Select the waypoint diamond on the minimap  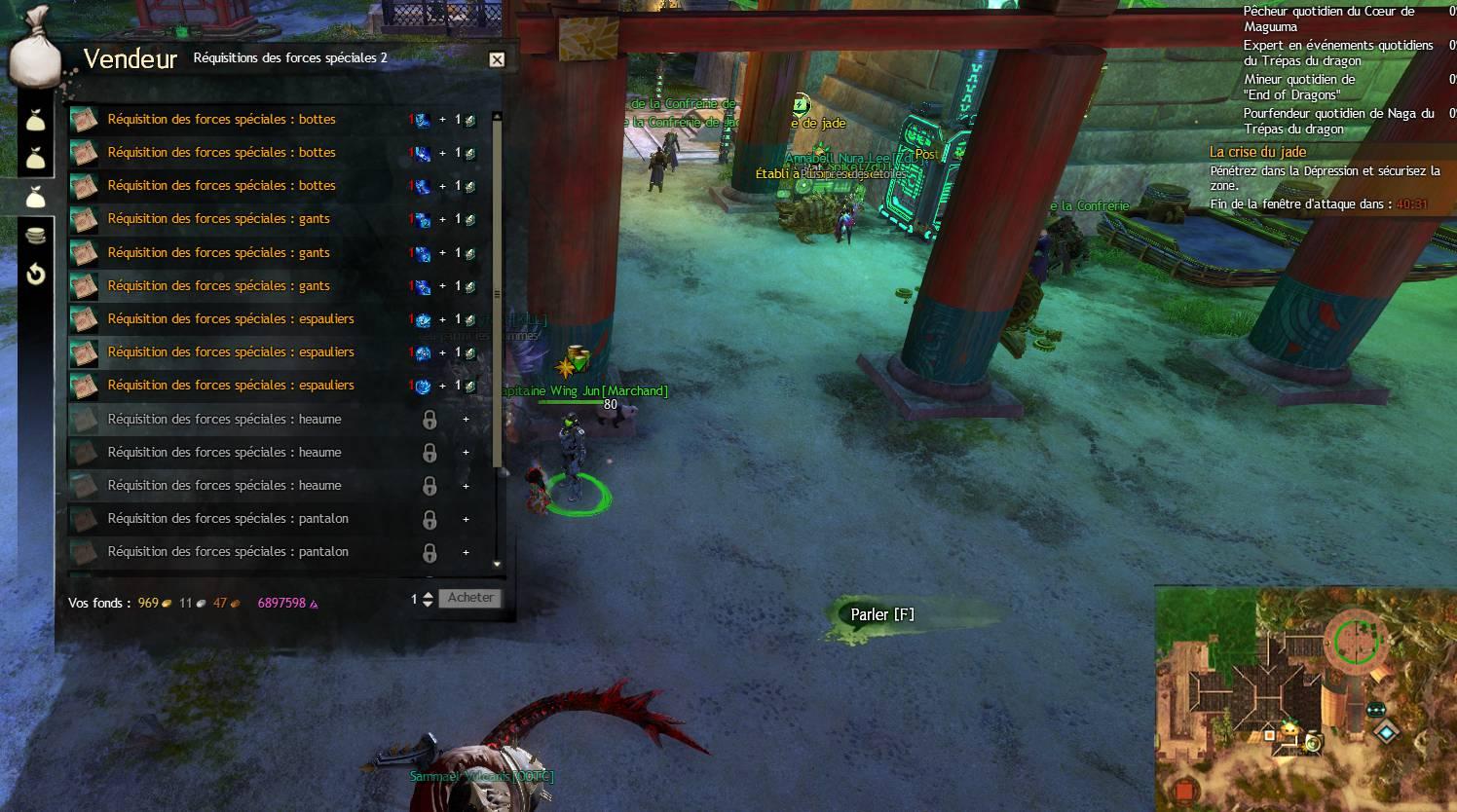pos(1385,730)
